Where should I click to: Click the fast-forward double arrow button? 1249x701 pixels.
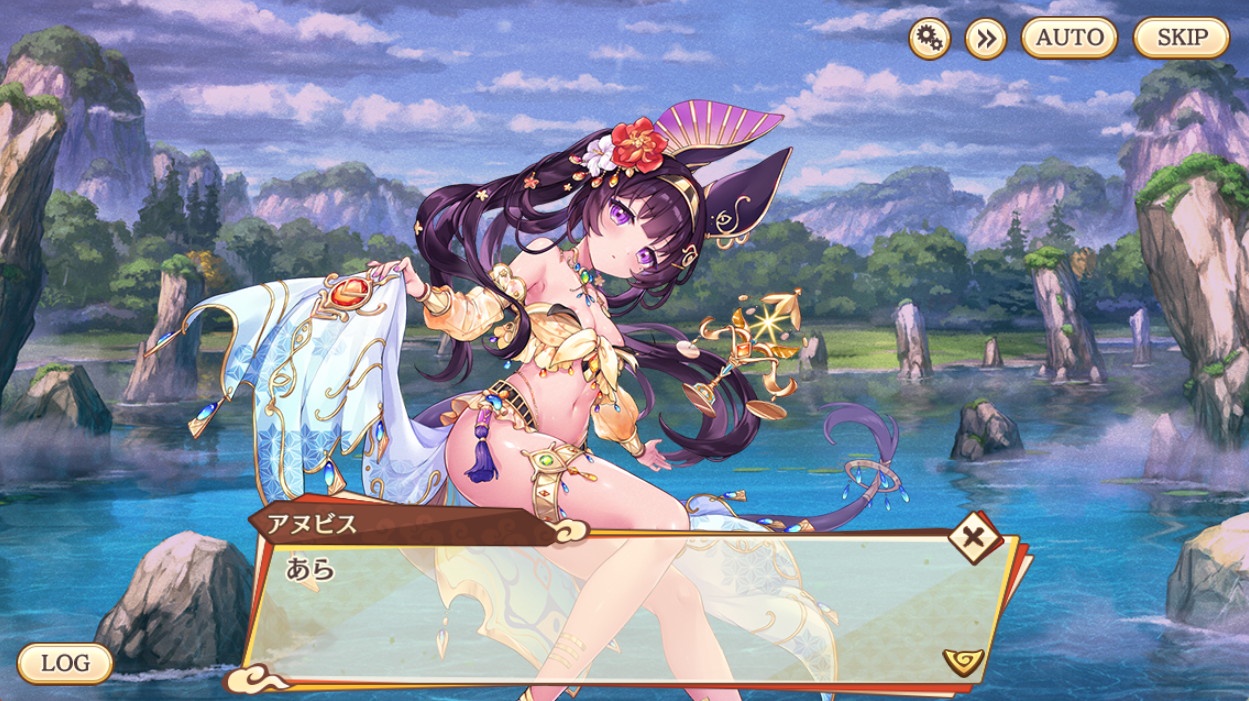point(985,39)
